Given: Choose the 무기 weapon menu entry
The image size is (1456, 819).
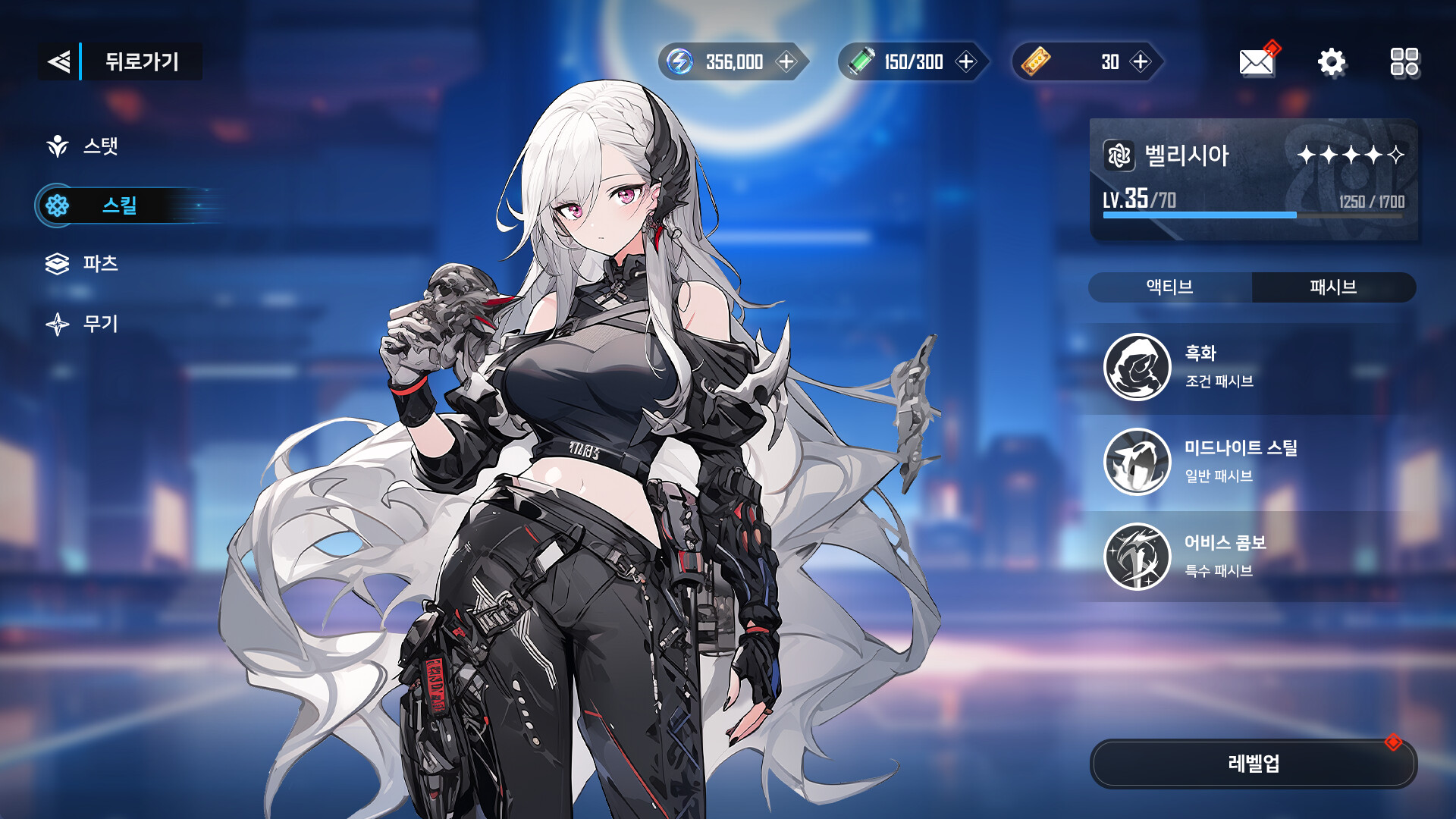Looking at the screenshot, I should coord(83,324).
